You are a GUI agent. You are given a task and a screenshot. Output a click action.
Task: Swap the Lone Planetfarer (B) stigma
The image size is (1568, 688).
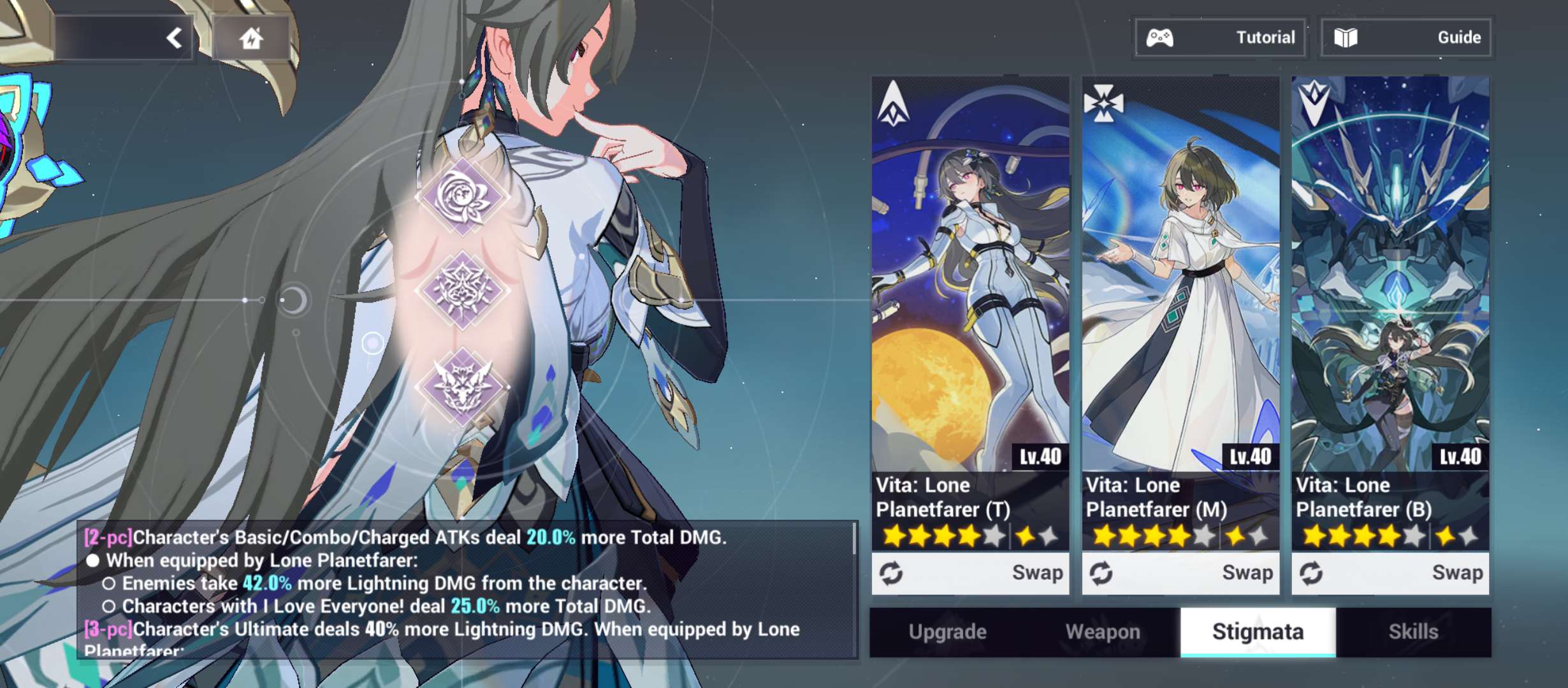(x=1390, y=573)
